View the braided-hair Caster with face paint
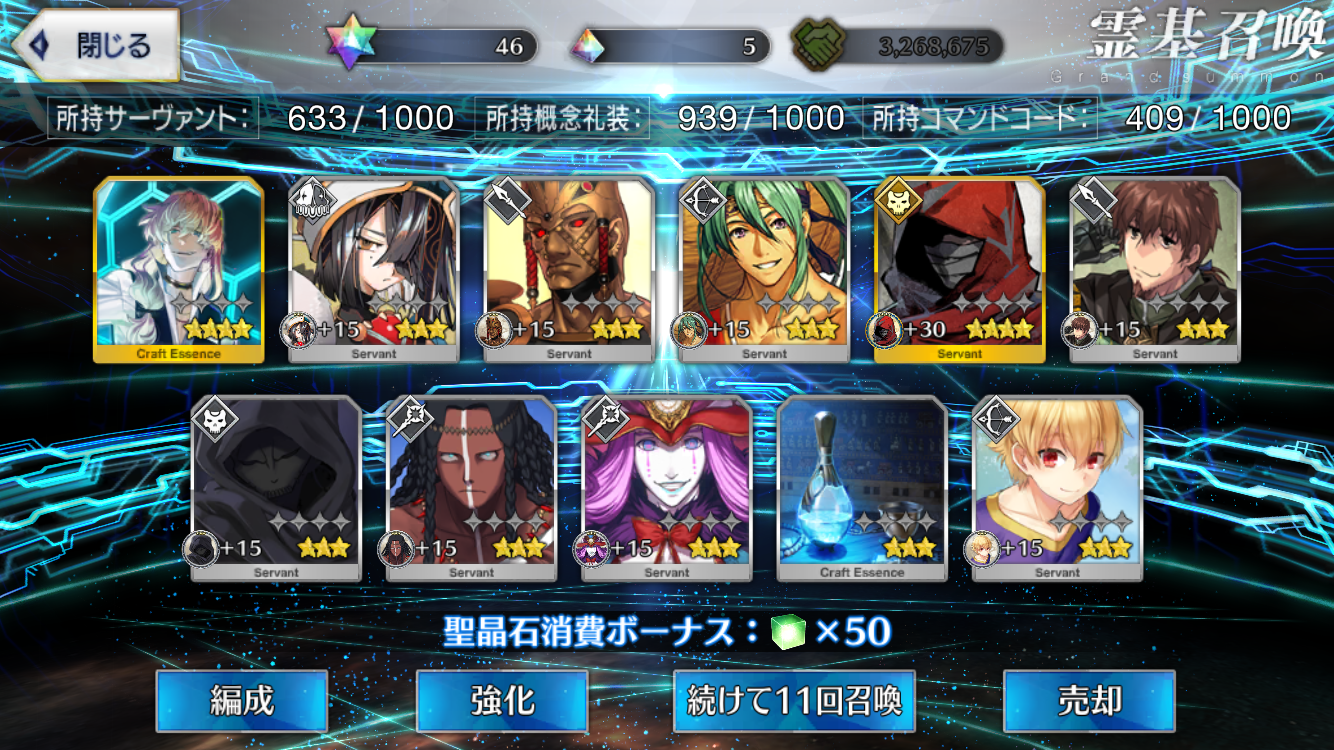 tap(471, 488)
